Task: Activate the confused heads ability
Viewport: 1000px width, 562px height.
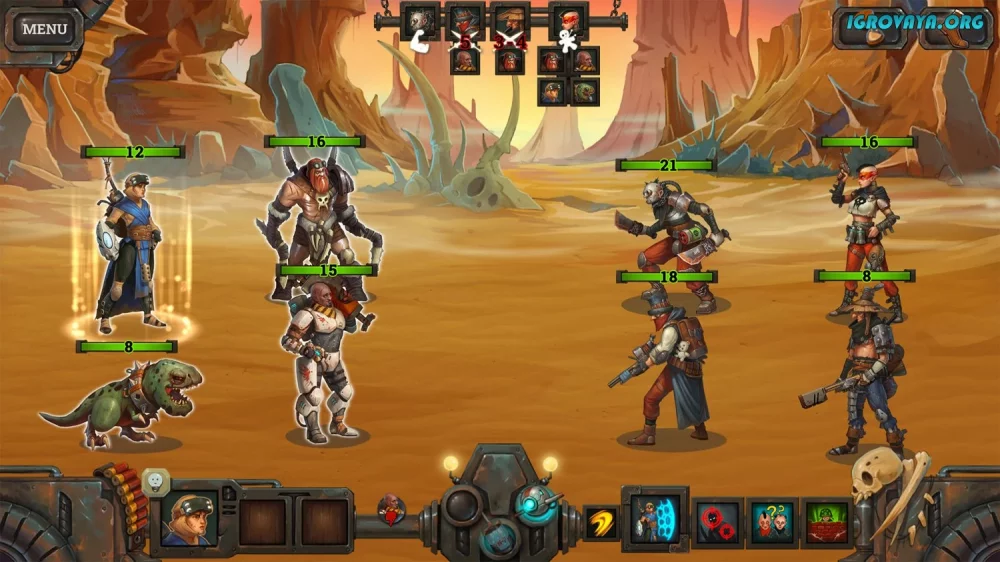Action: click(x=773, y=521)
